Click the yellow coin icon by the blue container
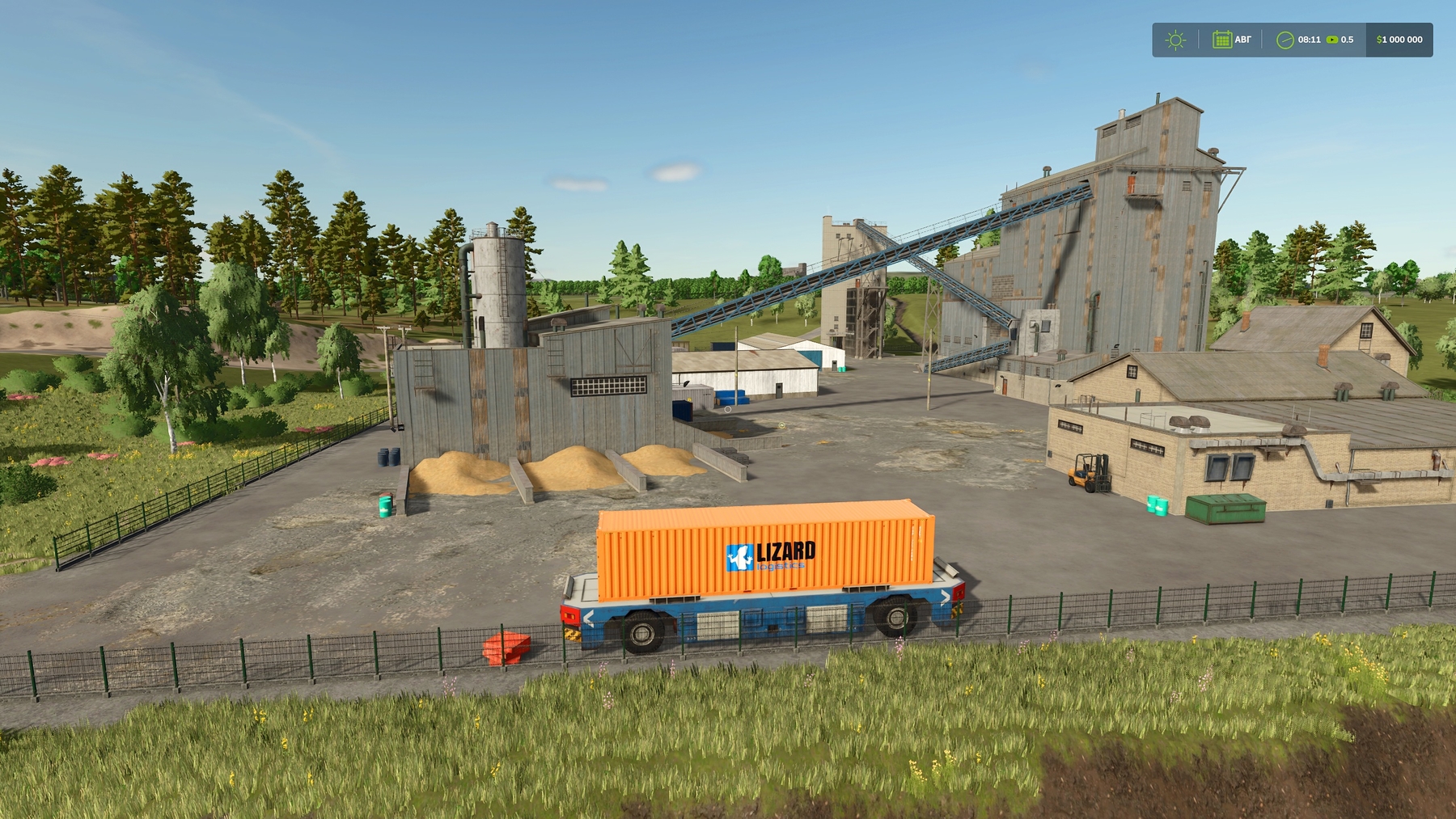Screen dimensions: 1456x819 click(689, 399)
